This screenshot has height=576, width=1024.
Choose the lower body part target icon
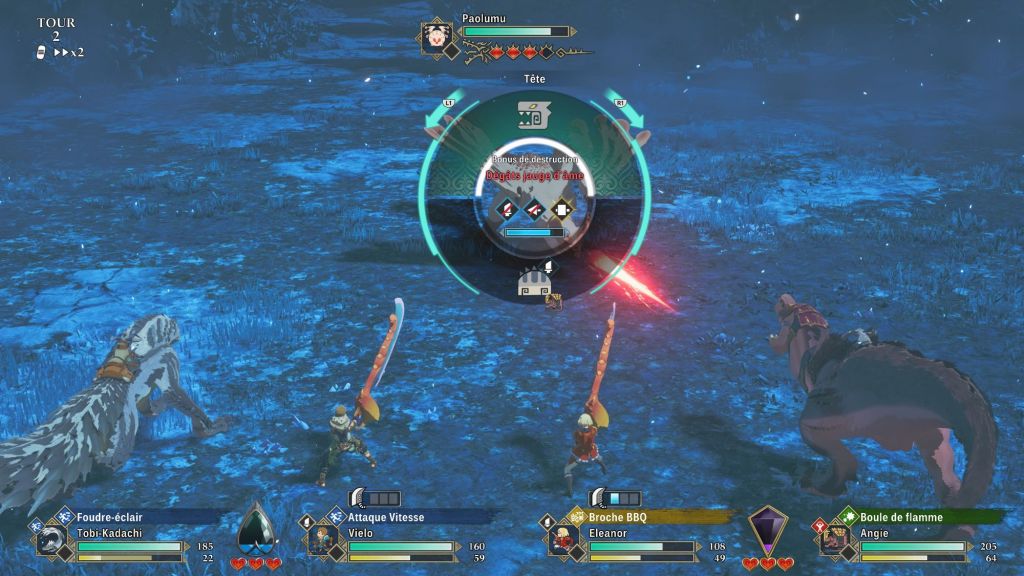533,283
